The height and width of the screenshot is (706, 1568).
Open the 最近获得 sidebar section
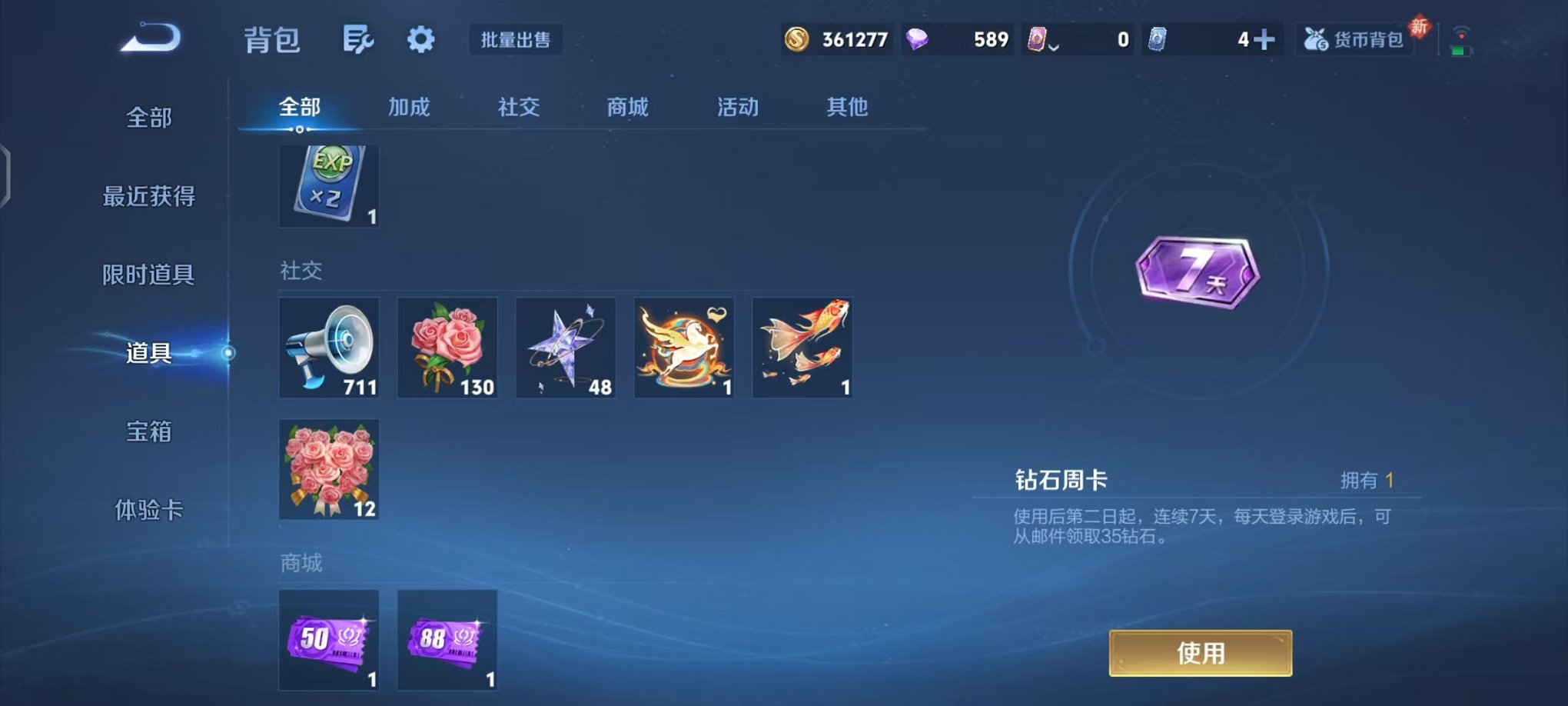(x=148, y=197)
